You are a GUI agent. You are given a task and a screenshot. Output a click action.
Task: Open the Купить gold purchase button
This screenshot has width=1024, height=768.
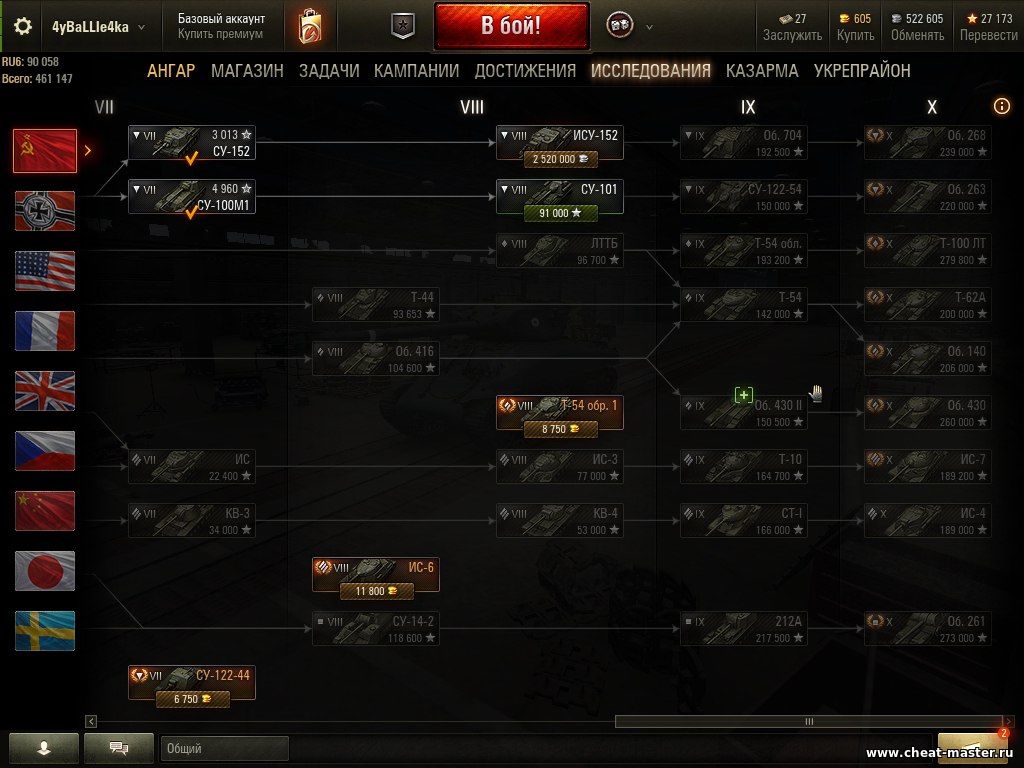pyautogui.click(x=855, y=27)
